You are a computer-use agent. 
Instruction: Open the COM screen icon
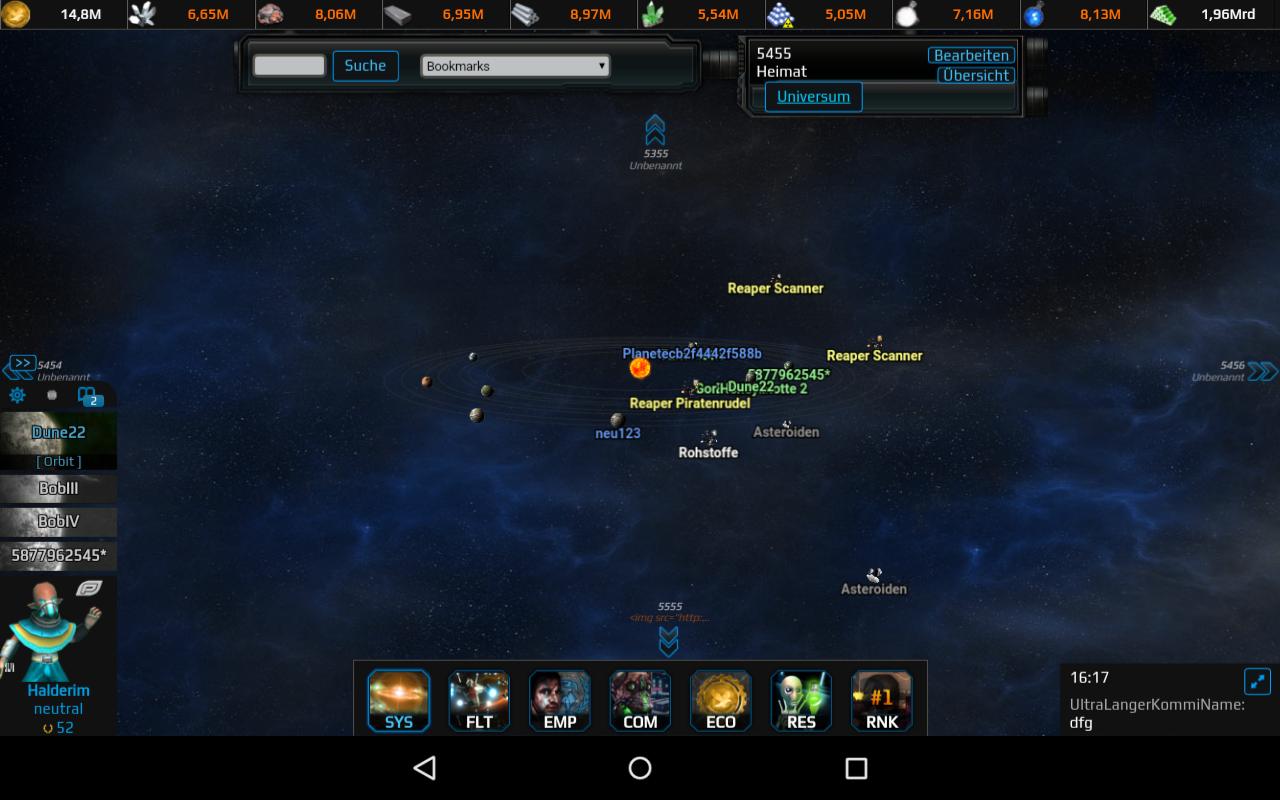click(x=640, y=700)
